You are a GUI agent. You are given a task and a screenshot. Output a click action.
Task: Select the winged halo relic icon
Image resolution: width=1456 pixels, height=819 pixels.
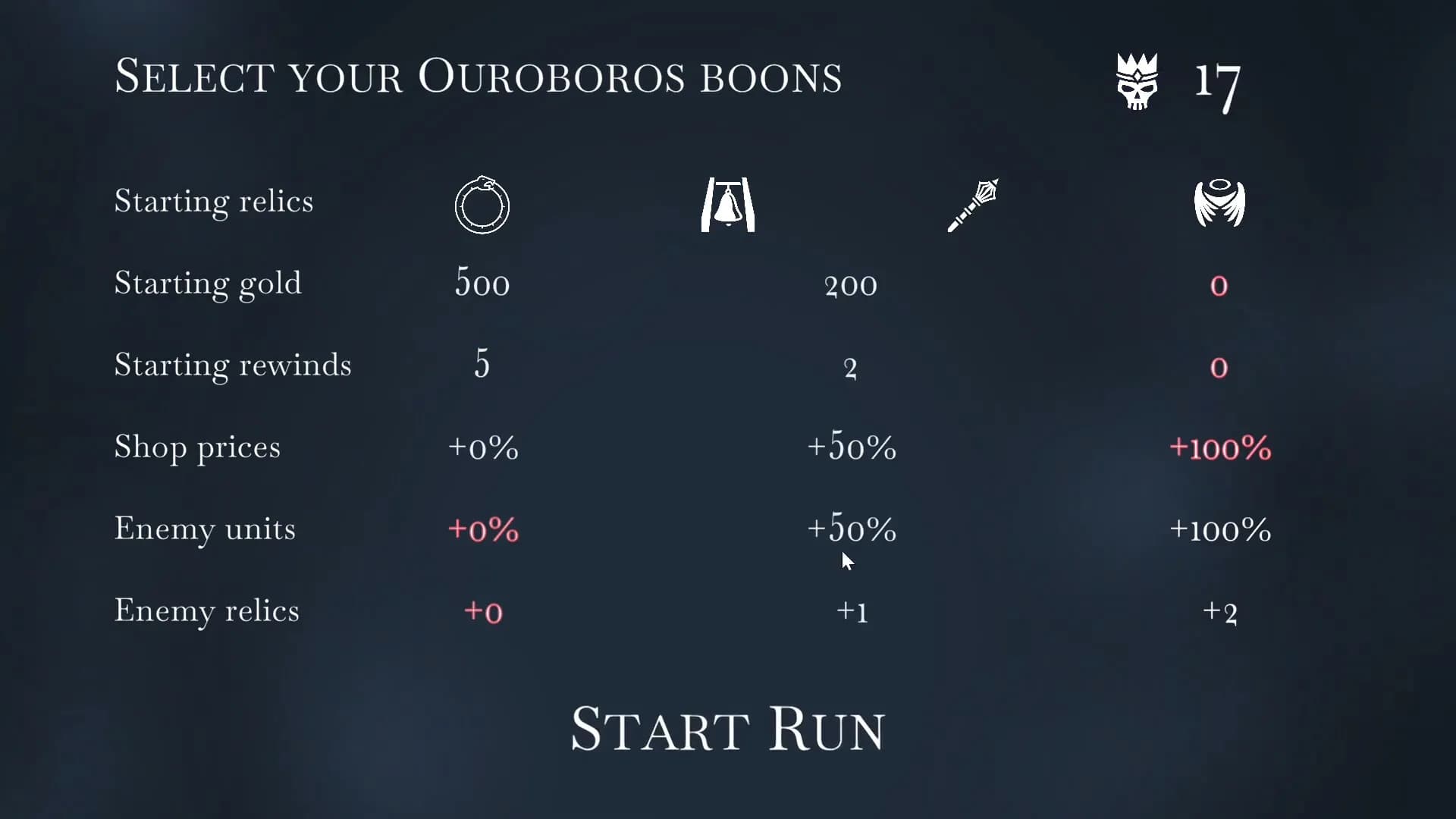tap(1219, 205)
